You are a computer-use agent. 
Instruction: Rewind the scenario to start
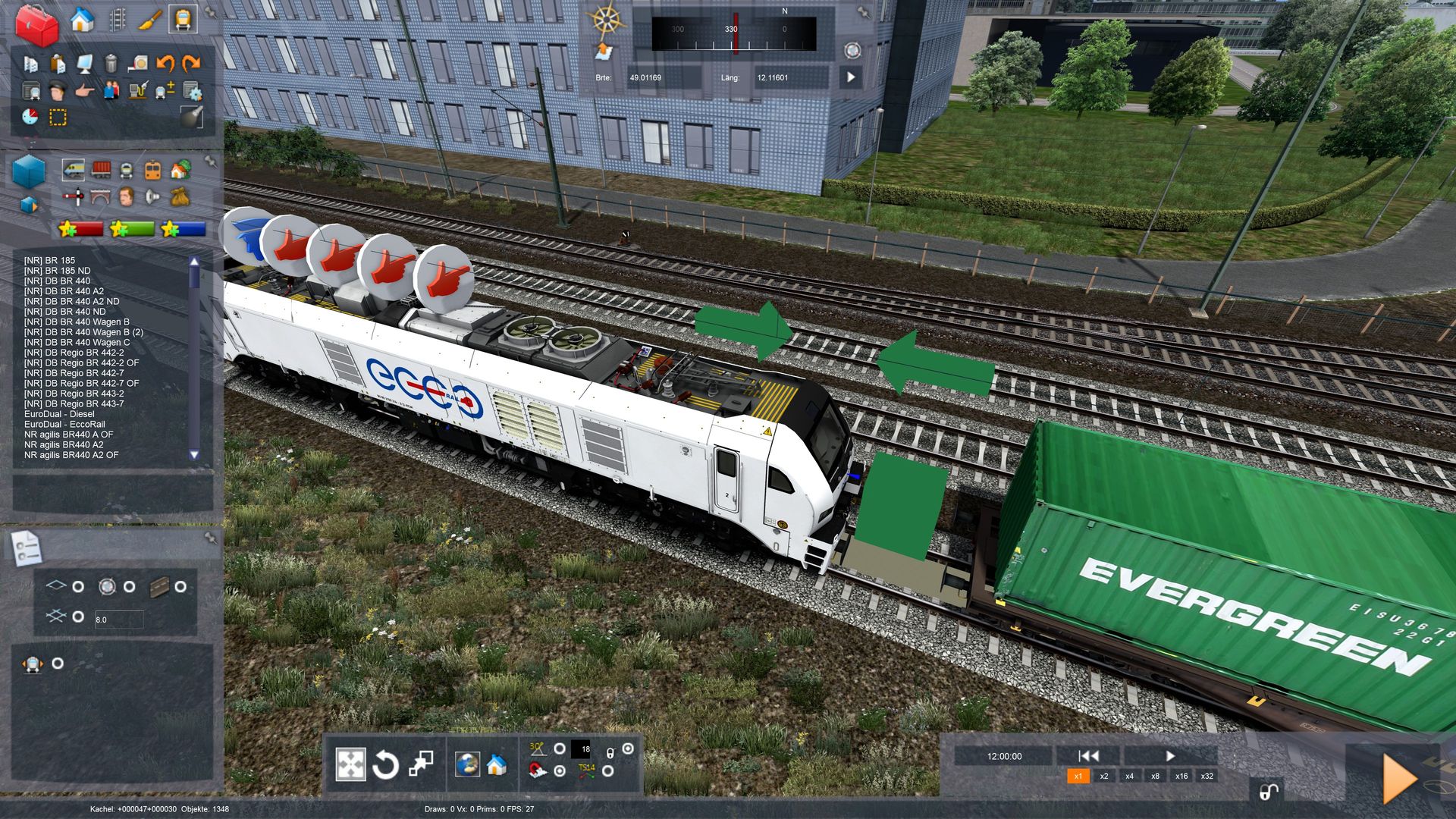tap(1088, 755)
